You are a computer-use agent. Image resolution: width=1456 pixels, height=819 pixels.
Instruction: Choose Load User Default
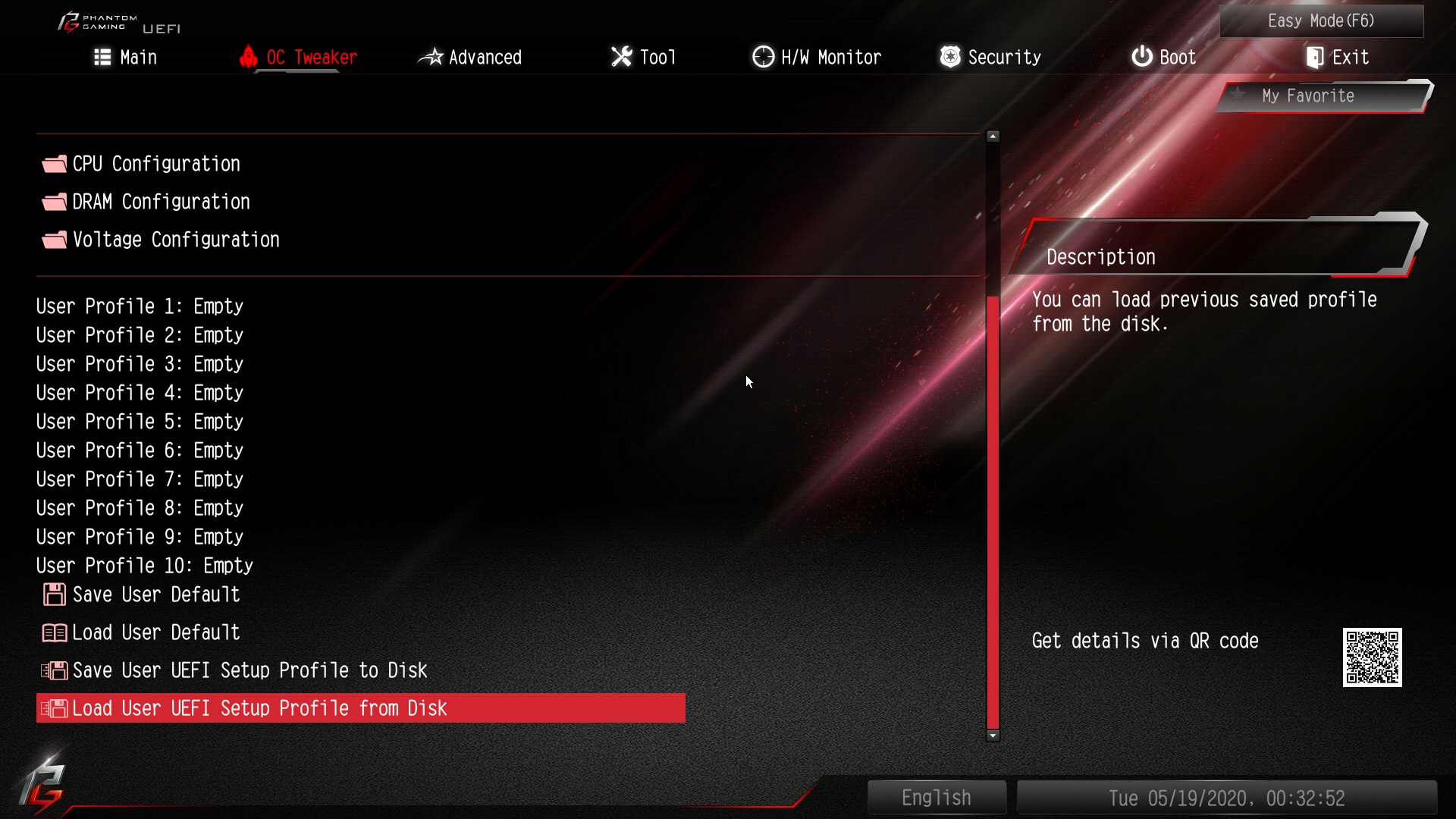(x=156, y=632)
